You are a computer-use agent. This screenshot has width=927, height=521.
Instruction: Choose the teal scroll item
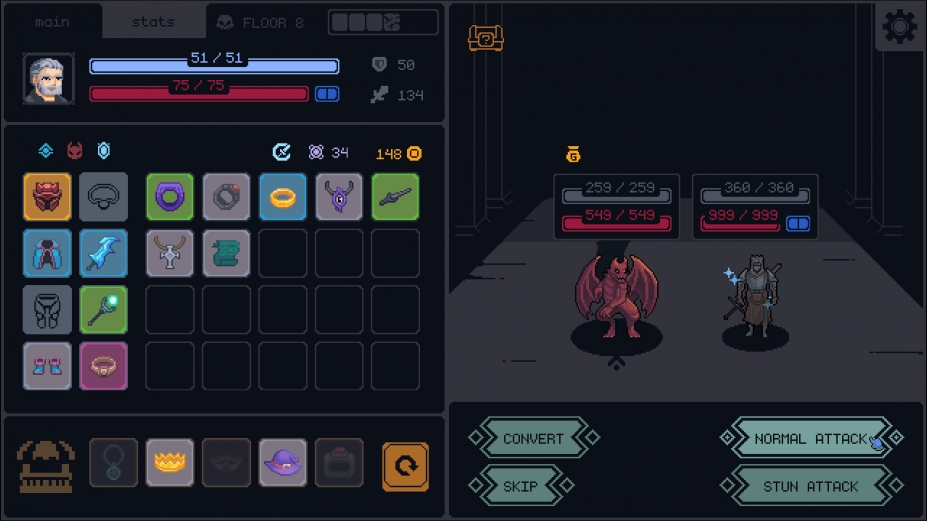click(x=227, y=253)
